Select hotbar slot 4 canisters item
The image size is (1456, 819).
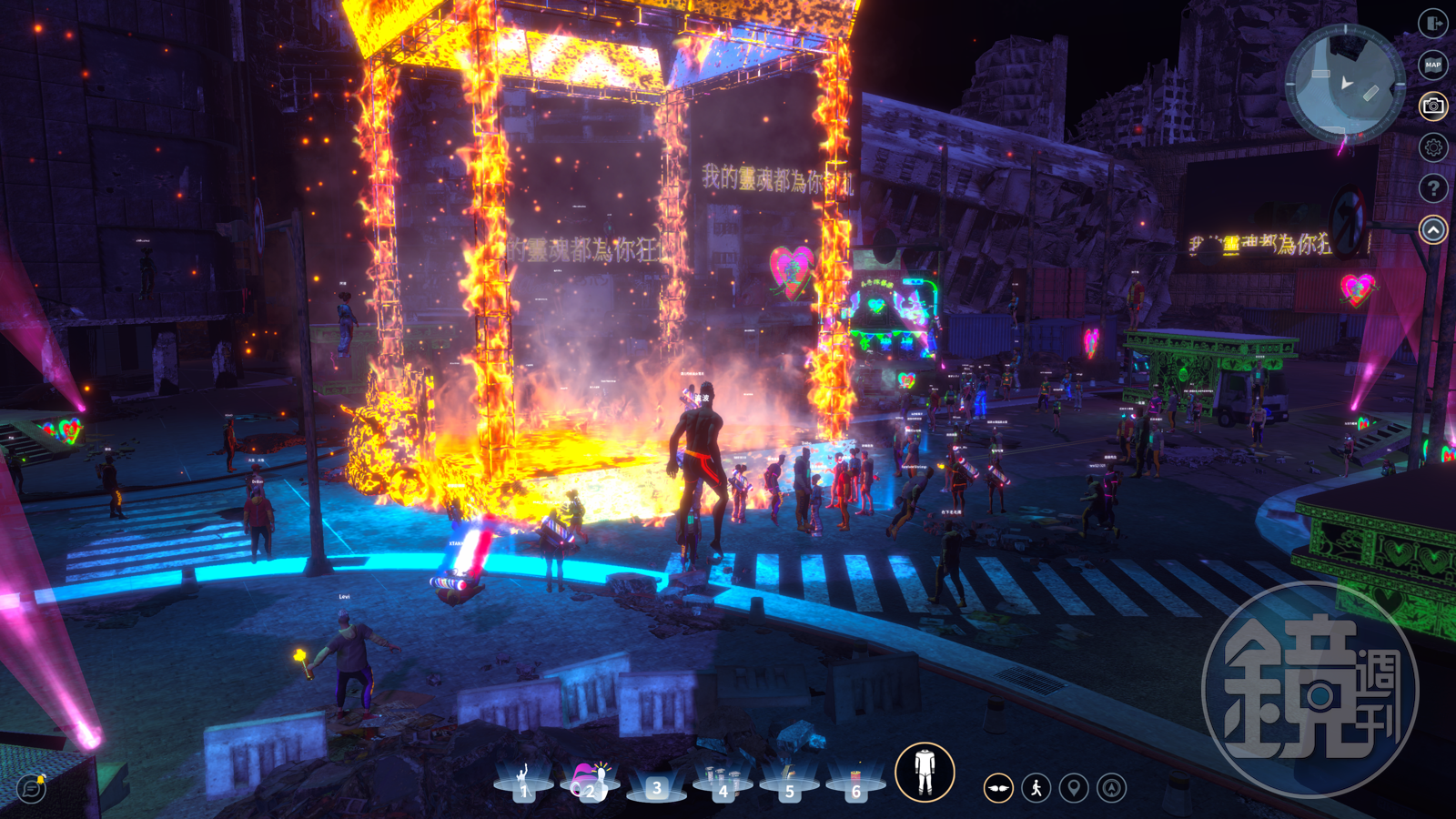[x=723, y=783]
